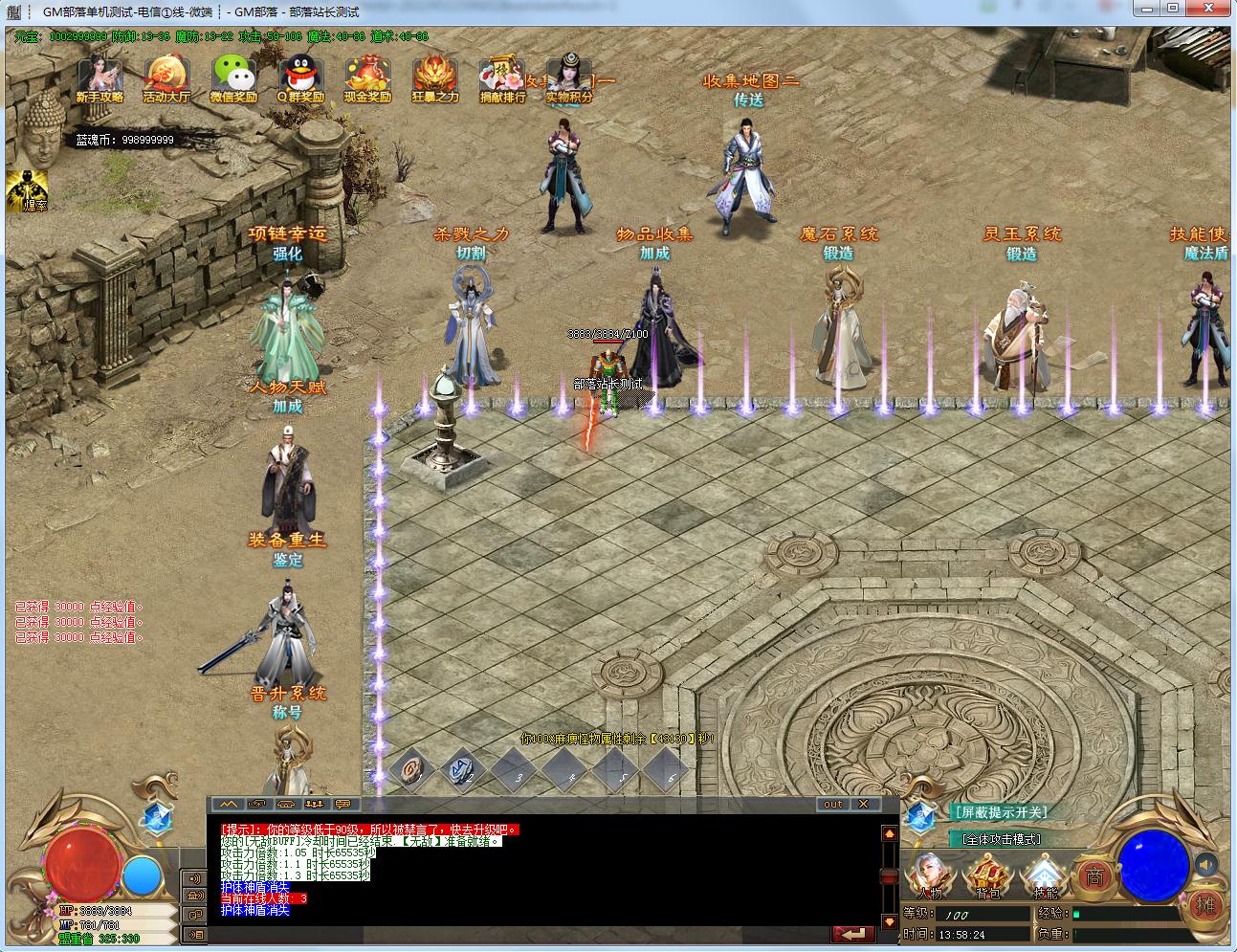1237x952 pixels.
Task: Open the 新手攻略 beginner guide icon
Action: (x=99, y=77)
